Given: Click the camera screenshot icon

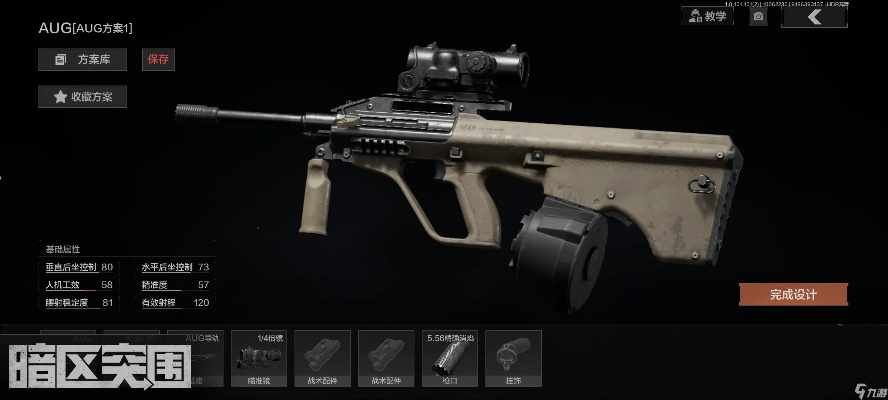Looking at the screenshot, I should click(758, 16).
